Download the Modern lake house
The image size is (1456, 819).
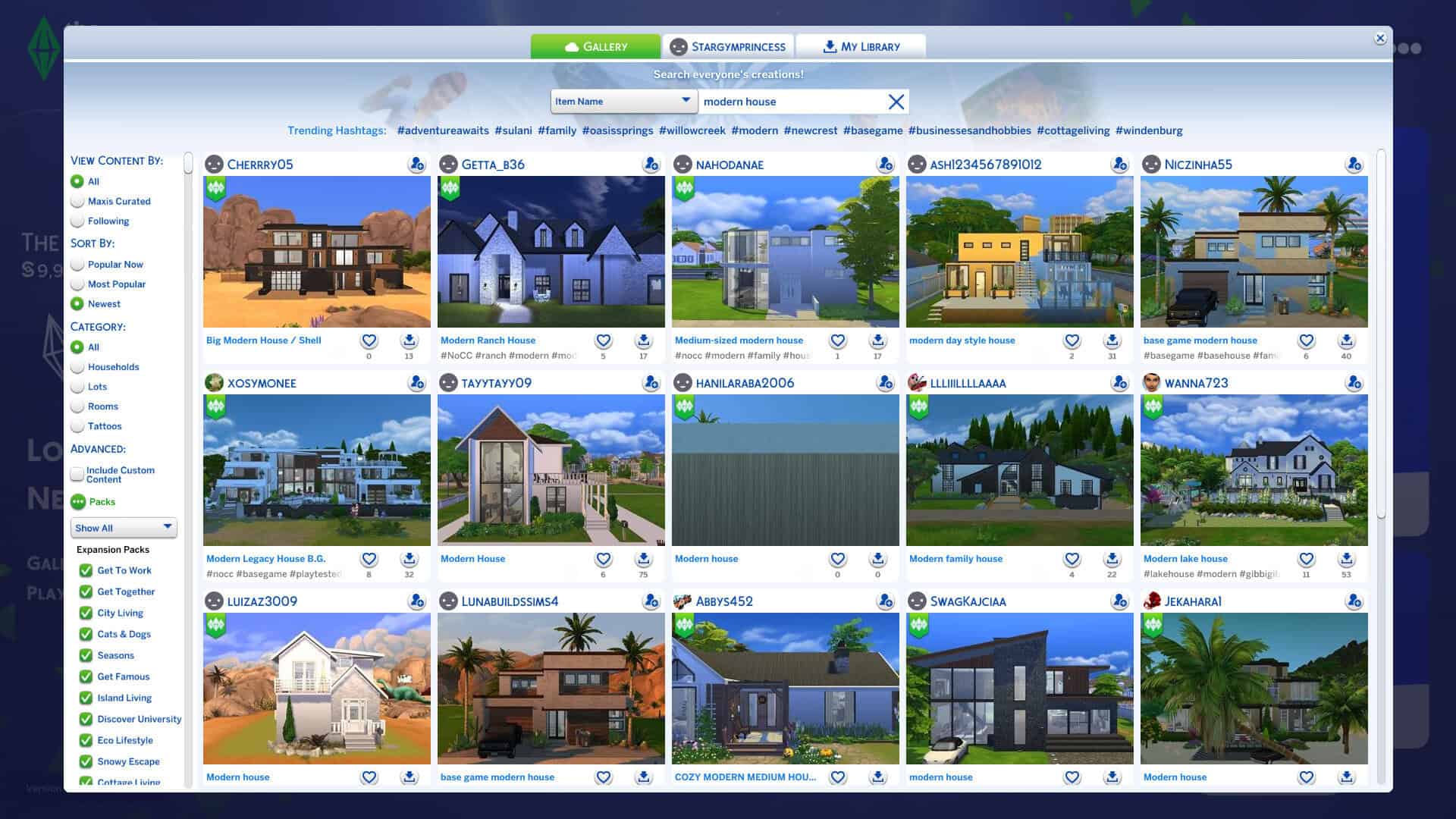tap(1346, 559)
